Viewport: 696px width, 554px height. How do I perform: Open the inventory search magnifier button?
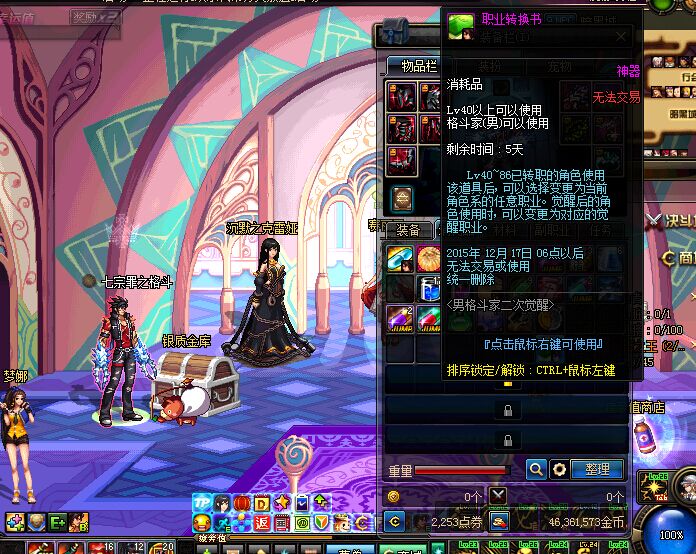(x=536, y=469)
